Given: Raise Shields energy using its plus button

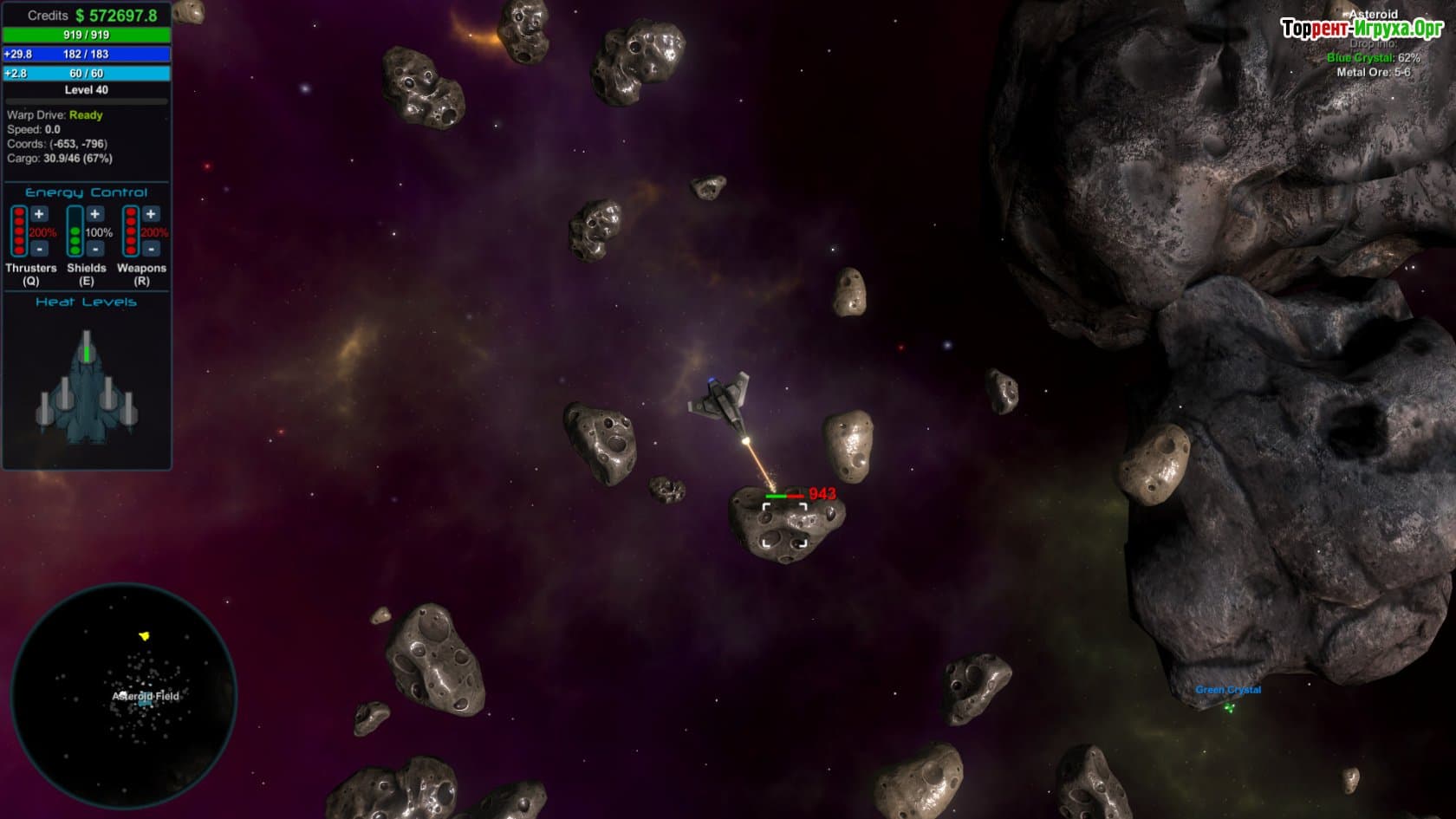Looking at the screenshot, I should 95,214.
